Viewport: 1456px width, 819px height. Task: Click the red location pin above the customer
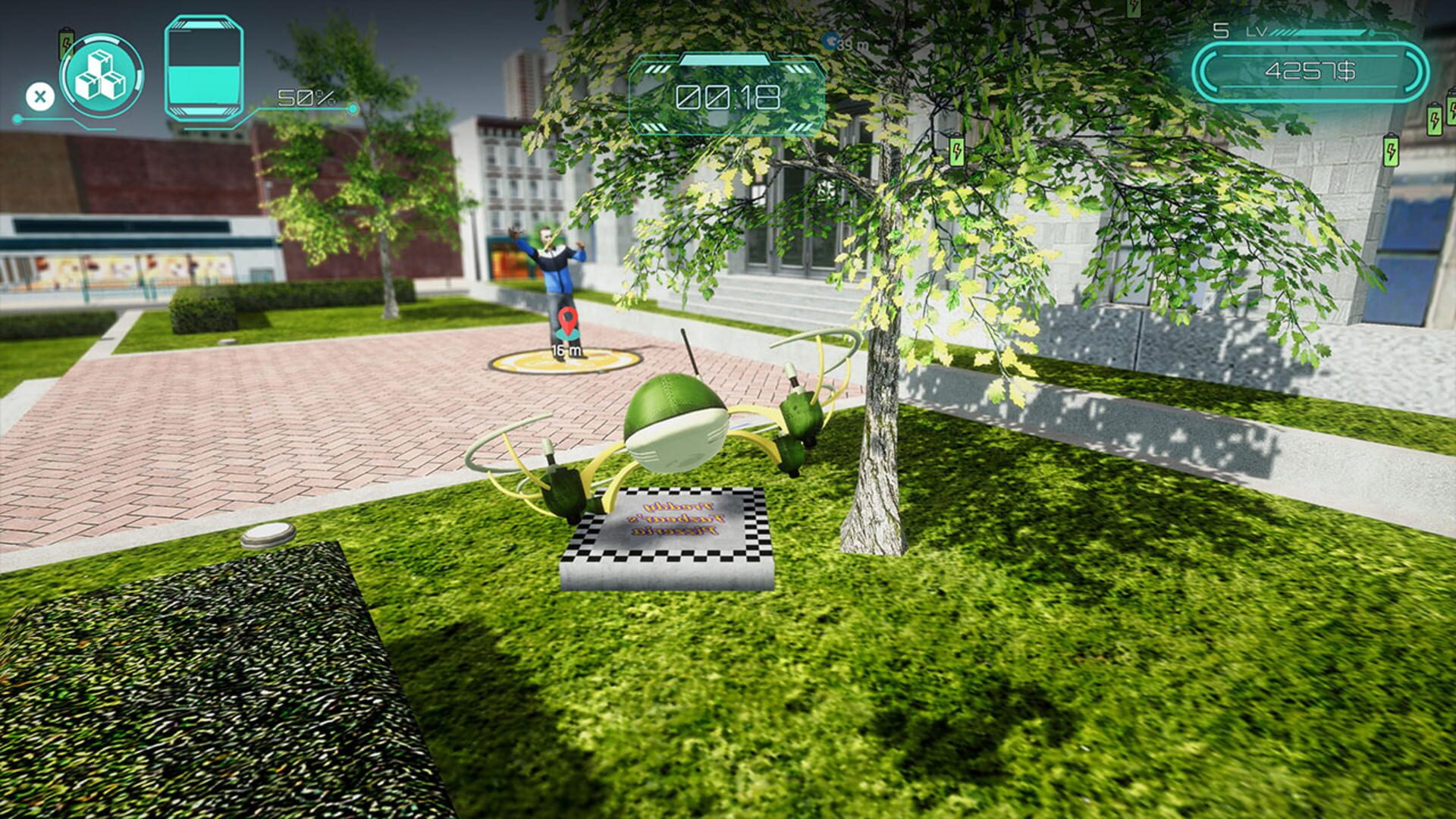(567, 321)
